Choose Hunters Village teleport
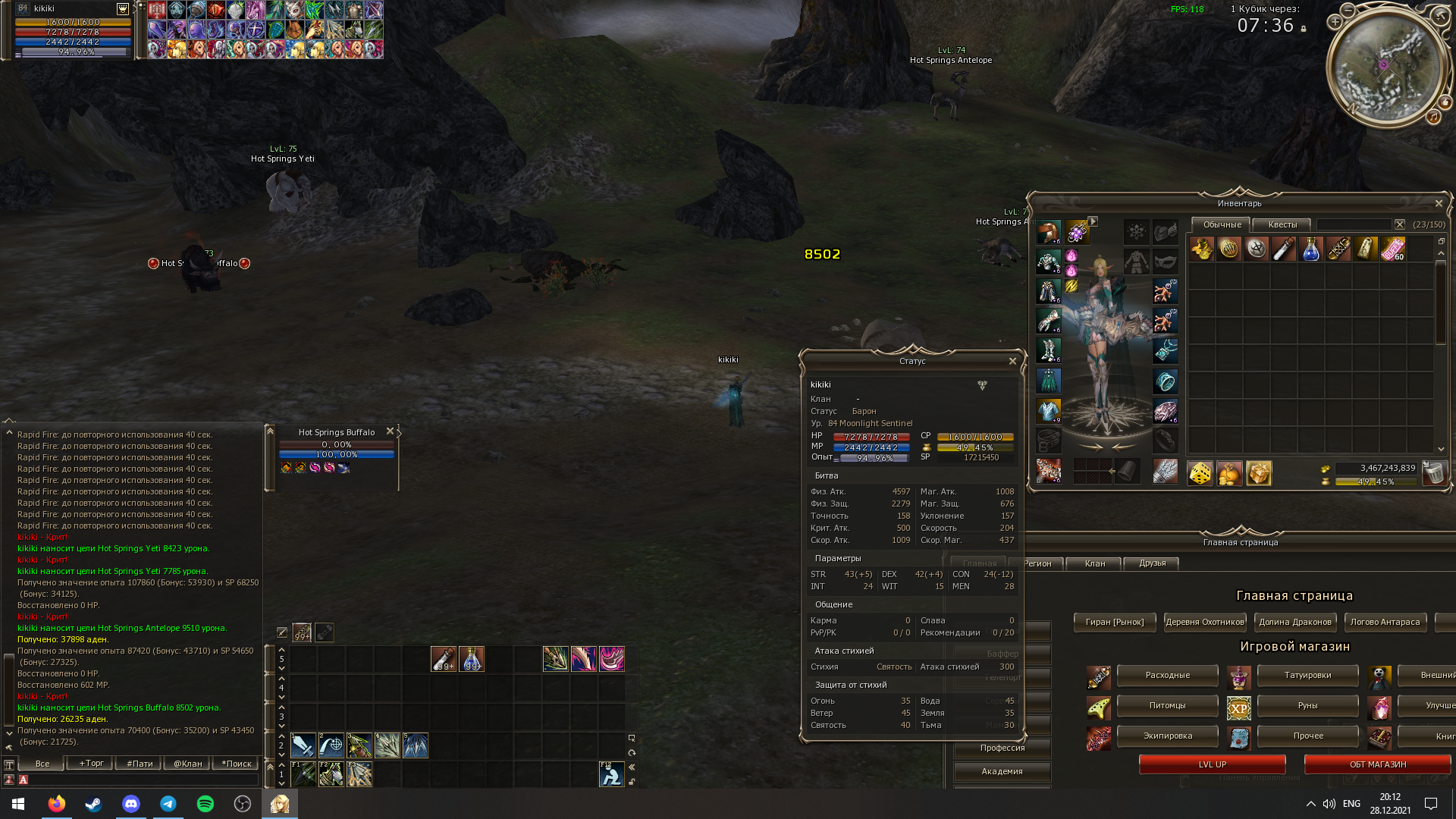The height and width of the screenshot is (819, 1456). (x=1204, y=622)
